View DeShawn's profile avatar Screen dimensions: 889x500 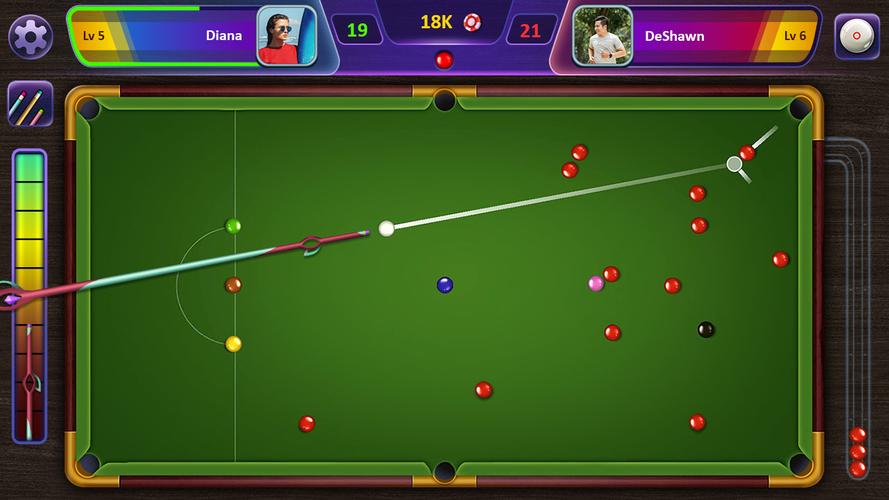(x=602, y=36)
